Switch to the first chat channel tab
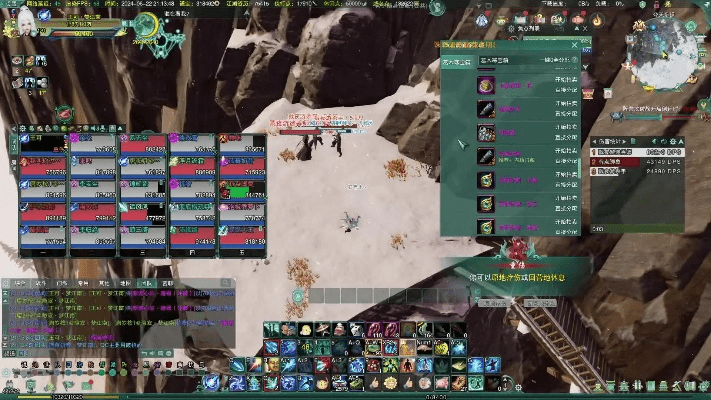Viewport: 711px width, 400px height. pos(20,284)
